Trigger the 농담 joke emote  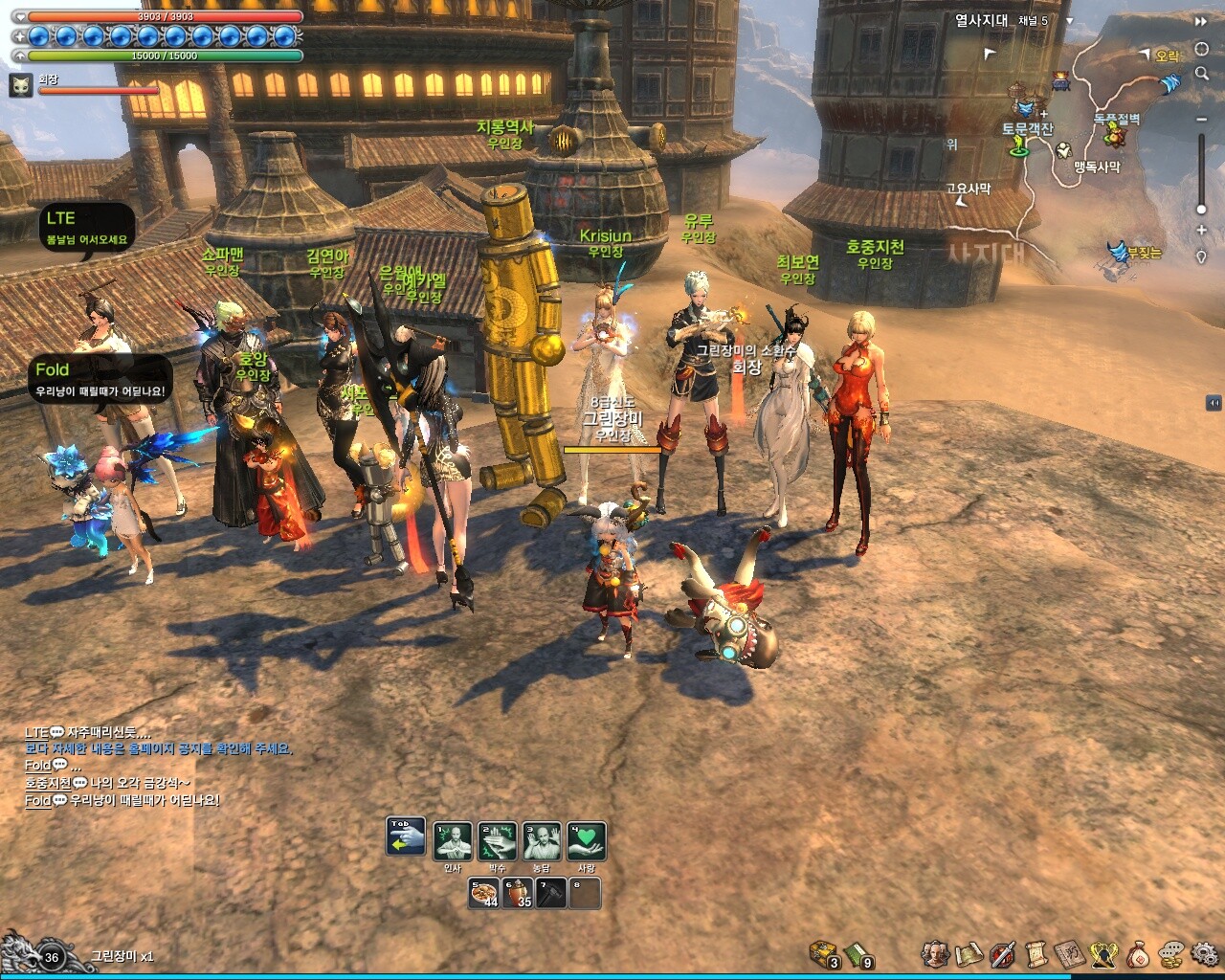(542, 841)
